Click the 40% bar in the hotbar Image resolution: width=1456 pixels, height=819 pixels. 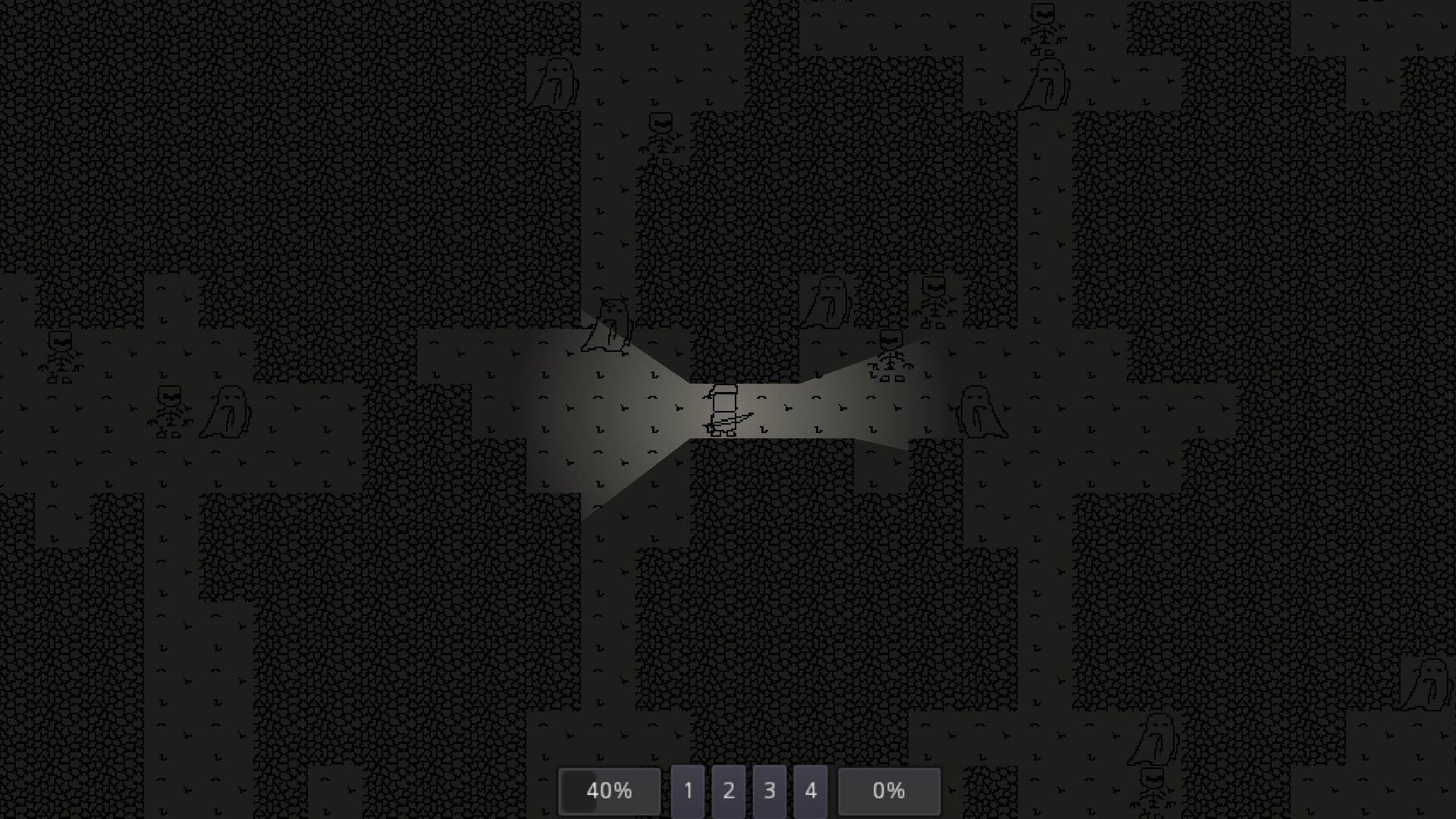click(x=609, y=791)
